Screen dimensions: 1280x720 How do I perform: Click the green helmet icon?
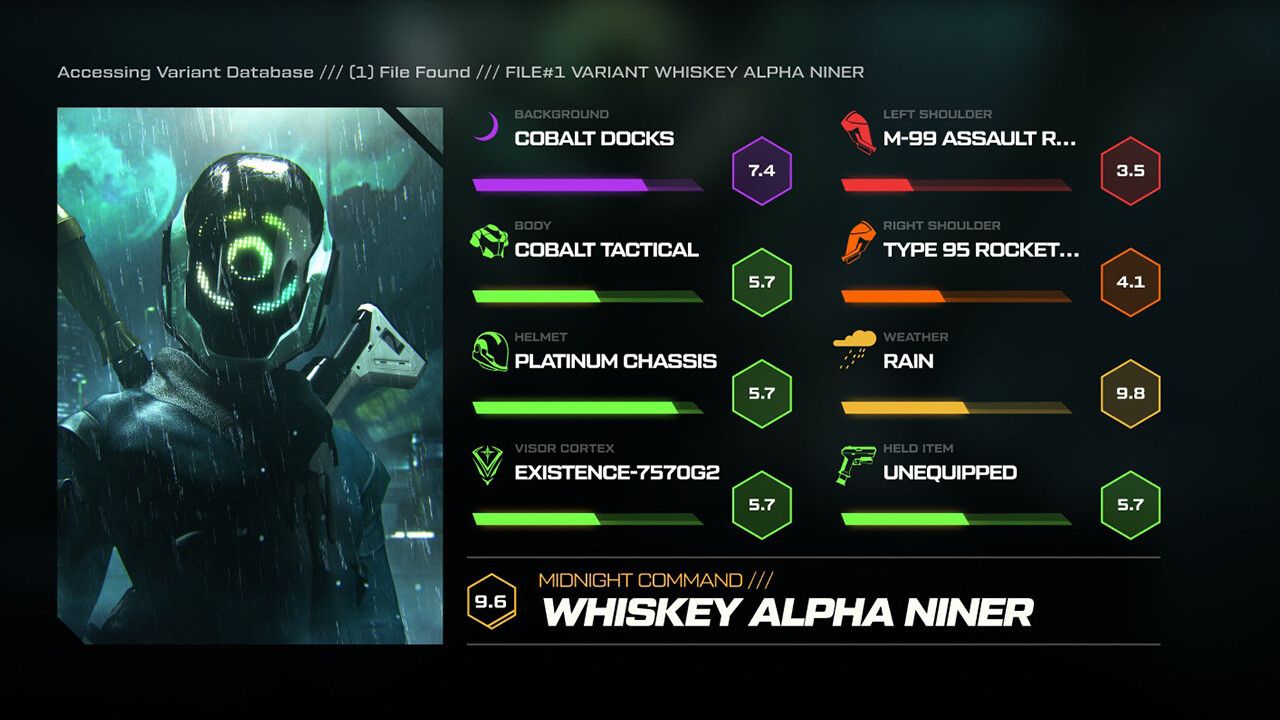[489, 353]
